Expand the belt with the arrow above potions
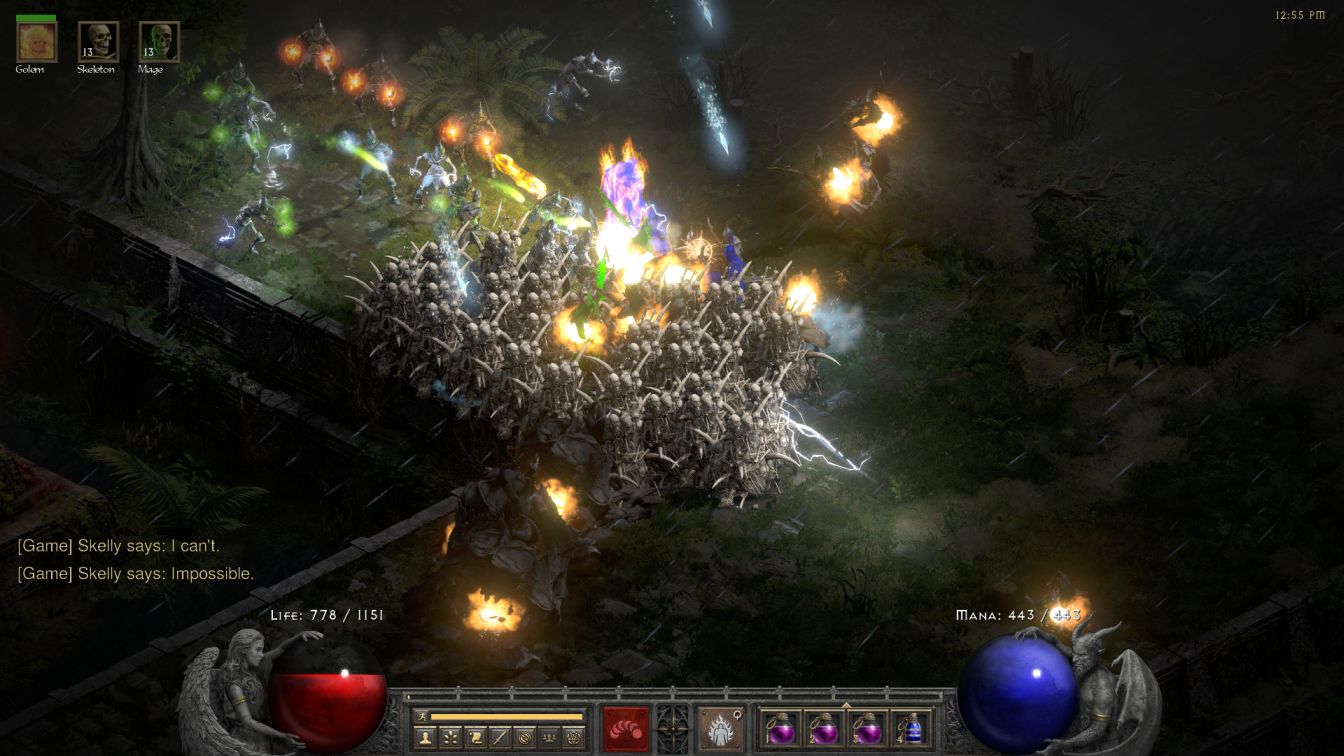The width and height of the screenshot is (1344, 756). click(846, 705)
